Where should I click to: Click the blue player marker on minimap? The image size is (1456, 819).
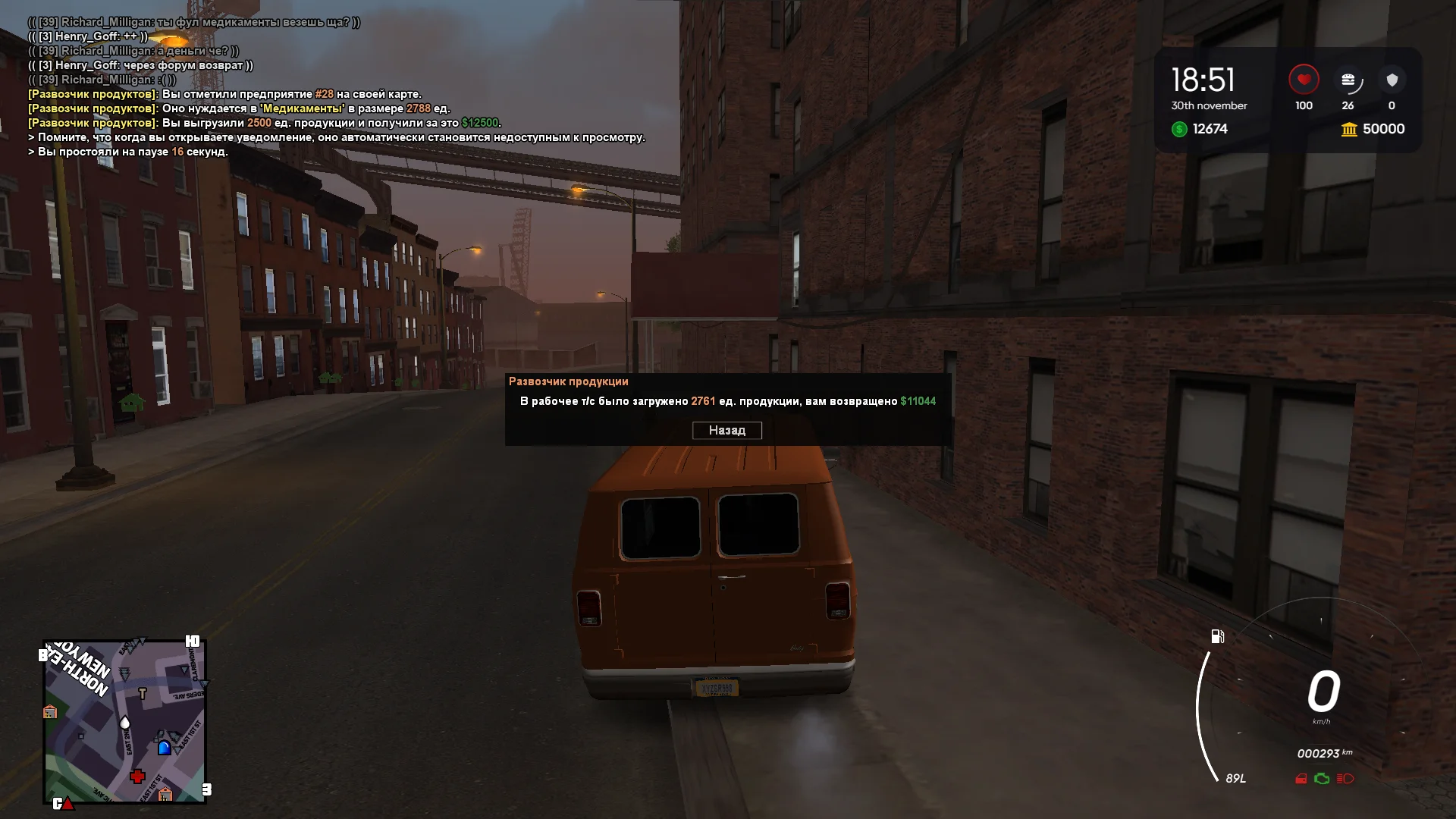click(164, 748)
